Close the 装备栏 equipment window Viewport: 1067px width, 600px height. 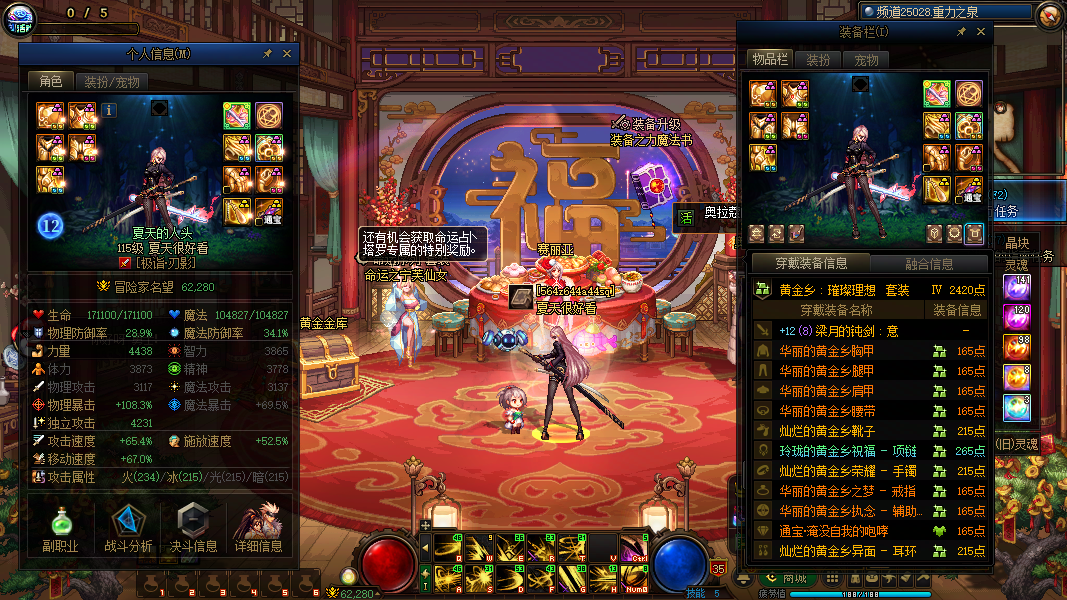click(980, 32)
